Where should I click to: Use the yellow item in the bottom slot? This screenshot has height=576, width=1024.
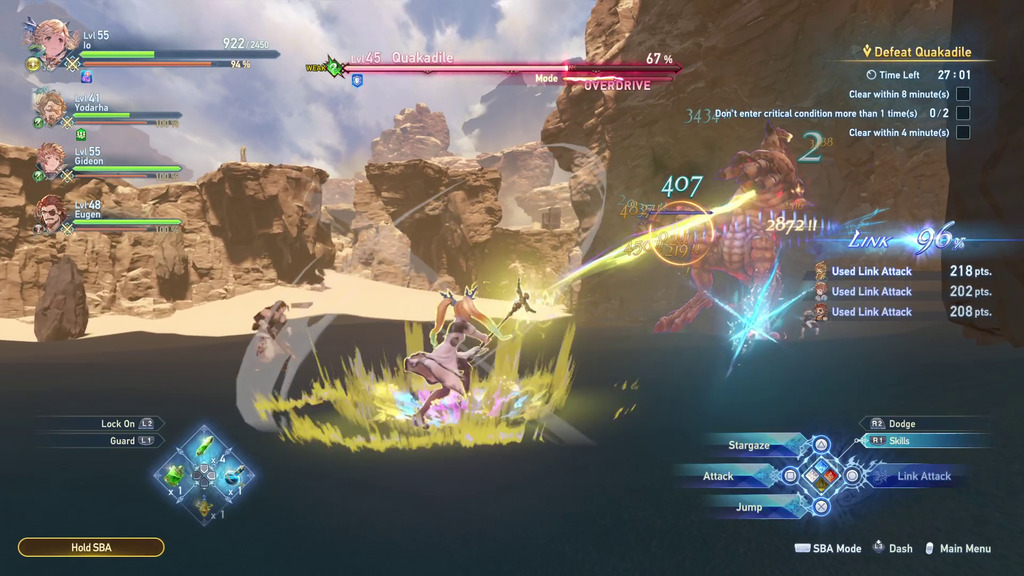(x=204, y=506)
